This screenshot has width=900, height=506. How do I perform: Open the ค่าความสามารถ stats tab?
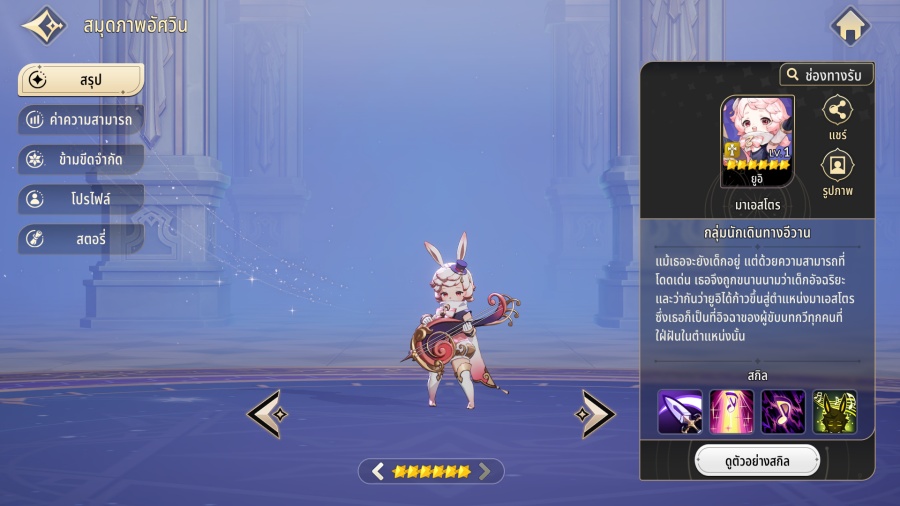pos(81,119)
